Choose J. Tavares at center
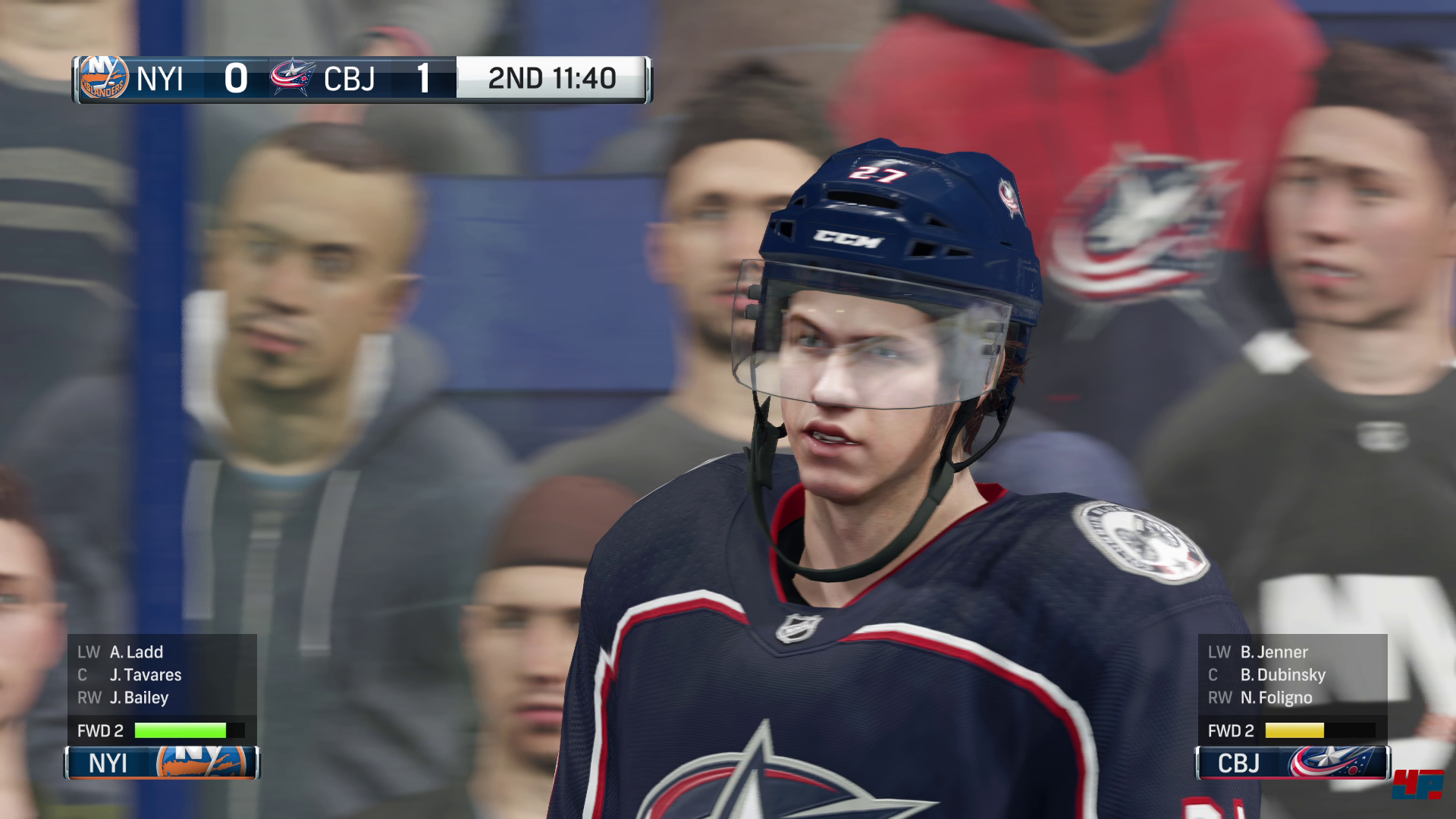1456x819 pixels. pyautogui.click(x=145, y=675)
